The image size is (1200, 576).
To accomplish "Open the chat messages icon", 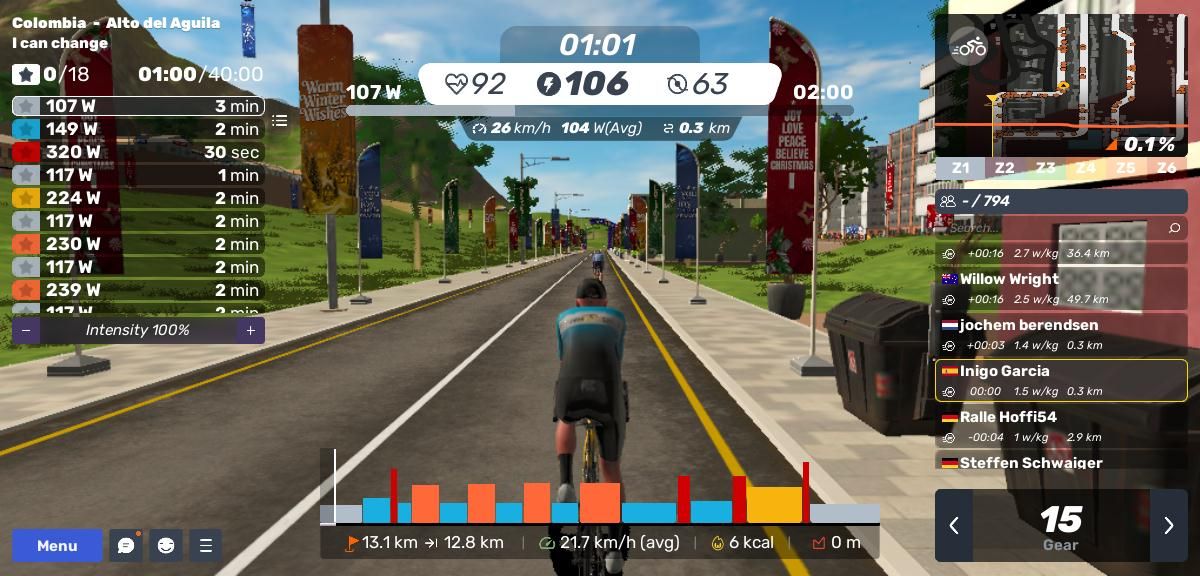I will pos(126,545).
